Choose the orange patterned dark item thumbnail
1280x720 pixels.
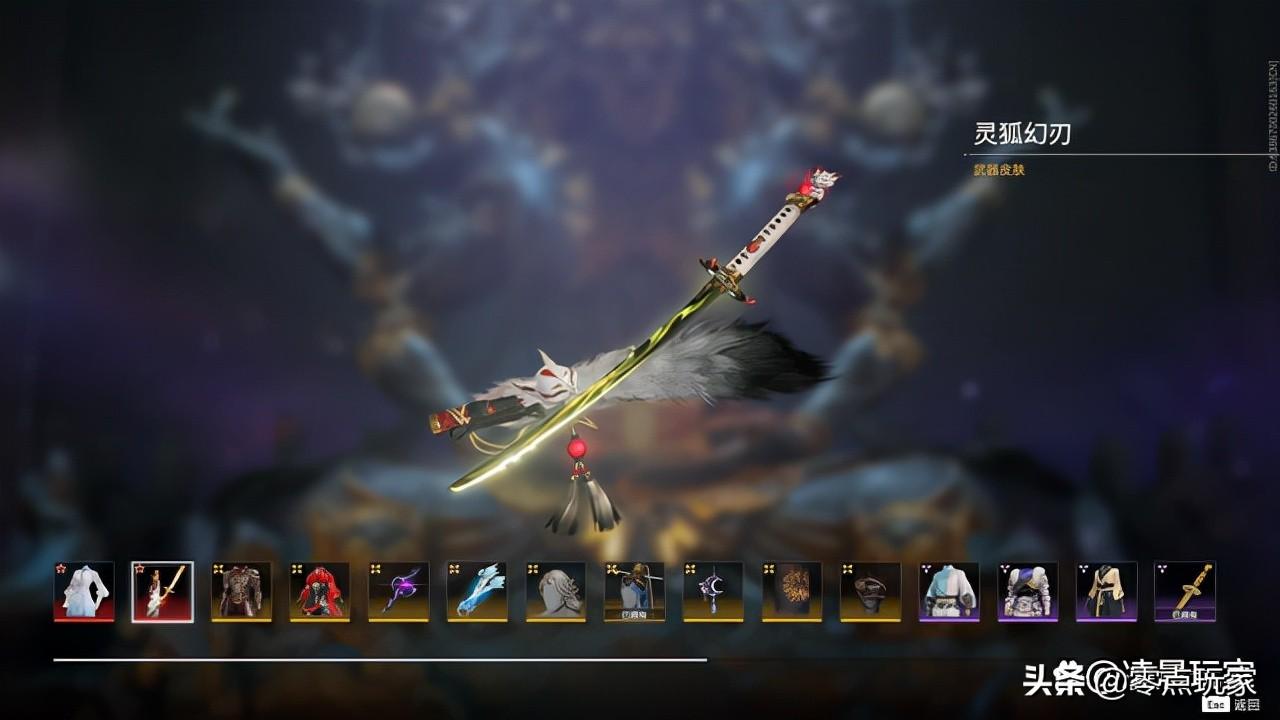point(792,591)
